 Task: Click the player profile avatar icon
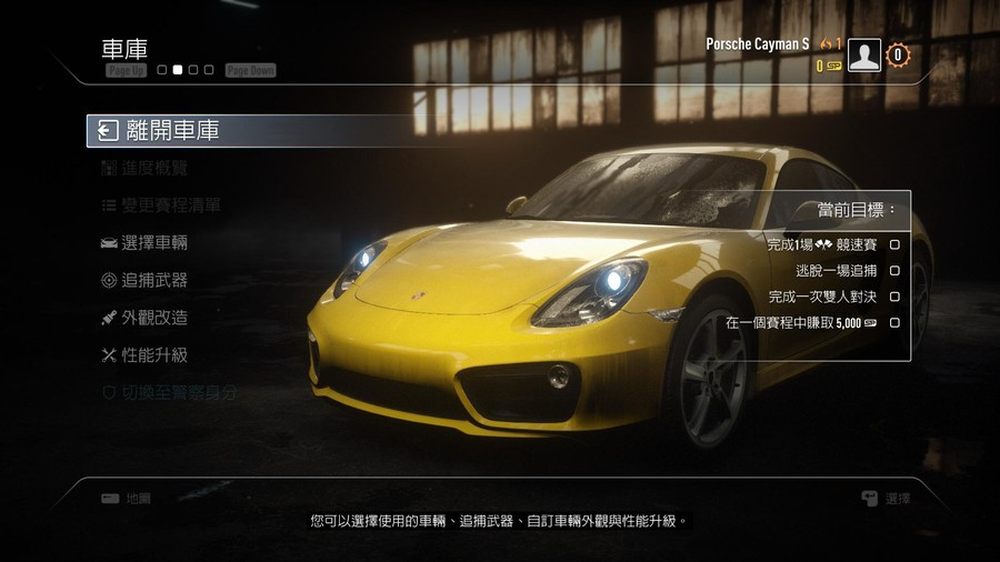(864, 54)
